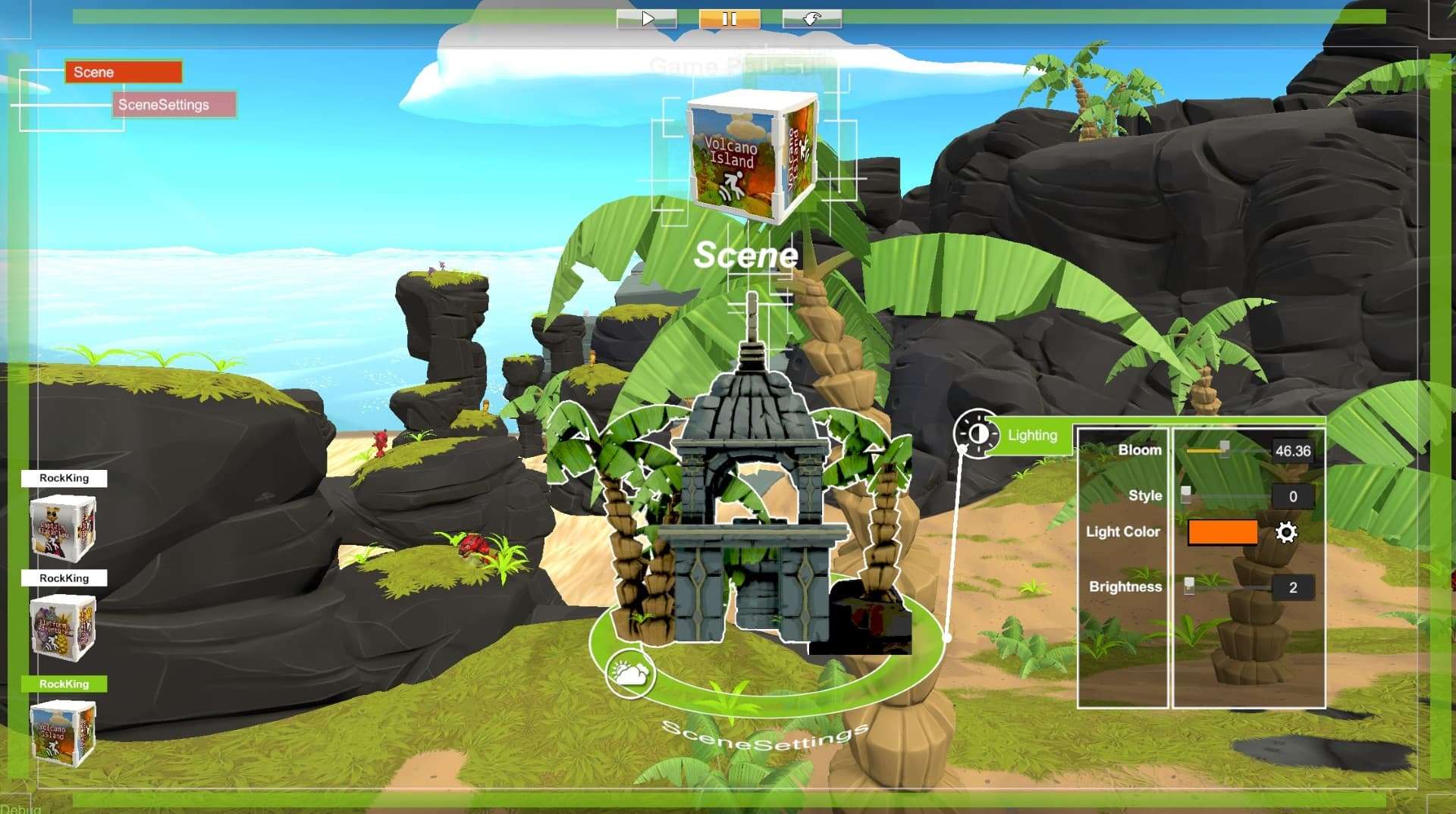Open the Lighting node icon

[x=977, y=434]
